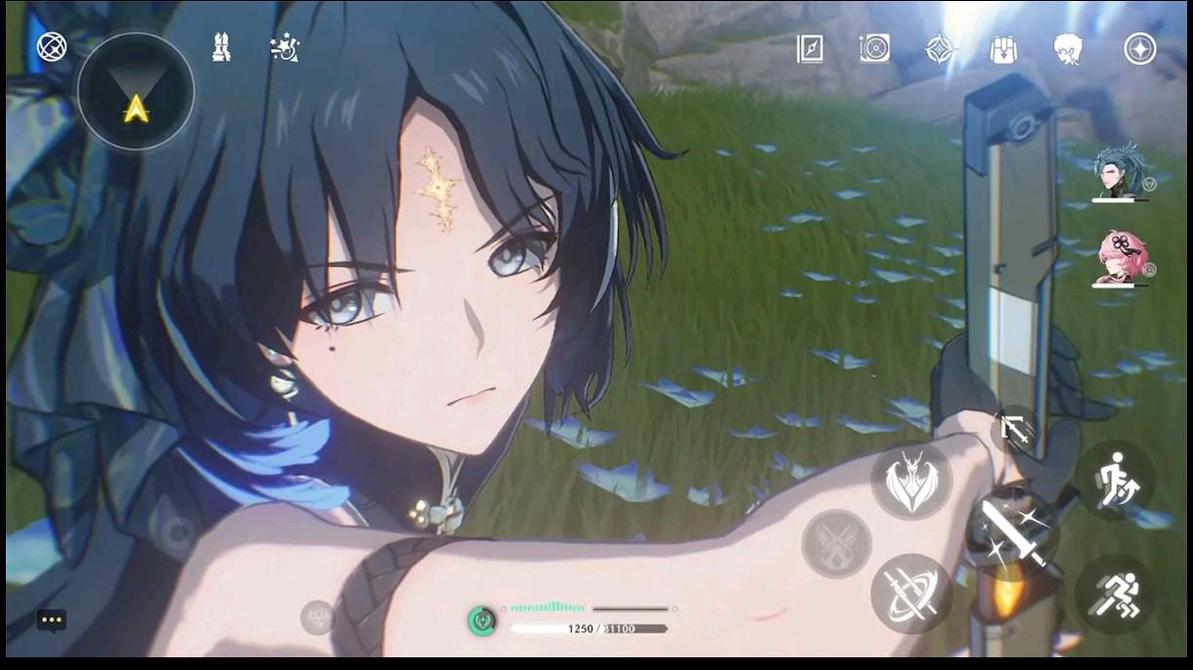The image size is (1193, 670).
Task: Open the chat bubble with three dots
Action: (52, 620)
